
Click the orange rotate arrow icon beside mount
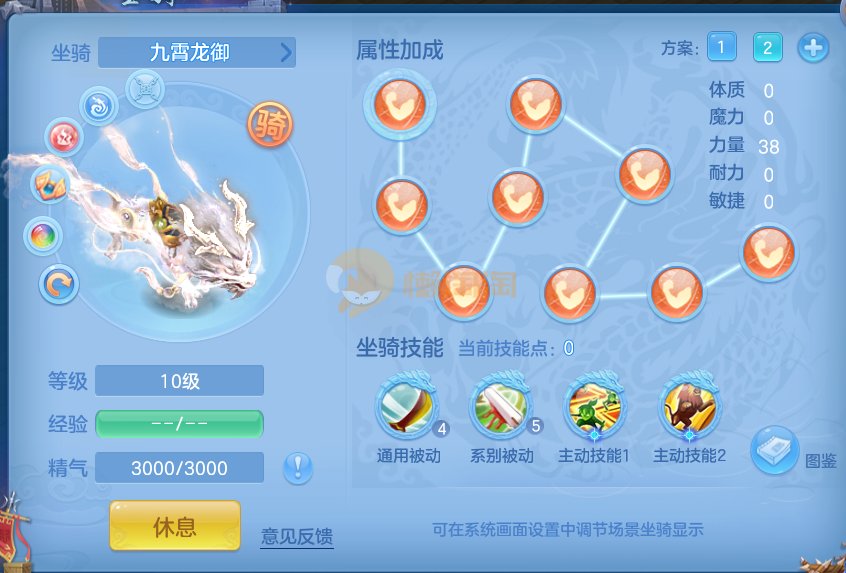(x=59, y=285)
